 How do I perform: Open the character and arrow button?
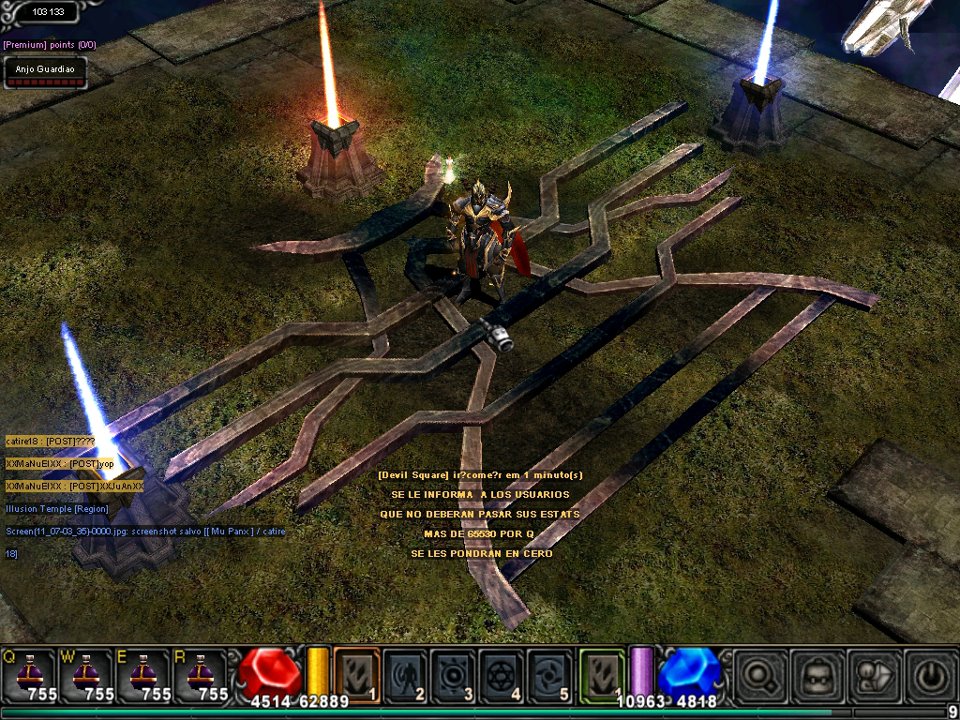click(x=873, y=676)
